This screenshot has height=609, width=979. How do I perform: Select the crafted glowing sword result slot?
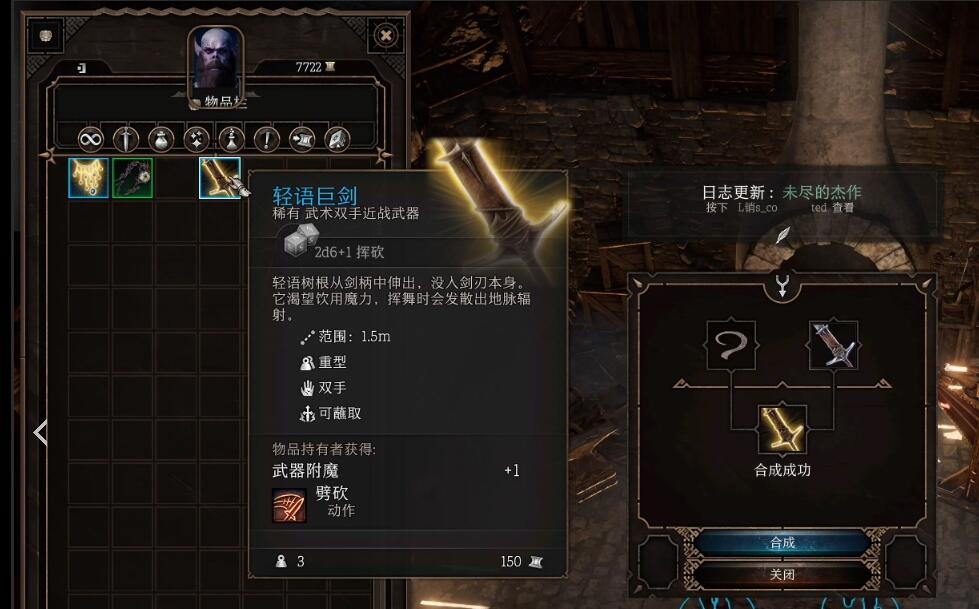click(x=782, y=430)
